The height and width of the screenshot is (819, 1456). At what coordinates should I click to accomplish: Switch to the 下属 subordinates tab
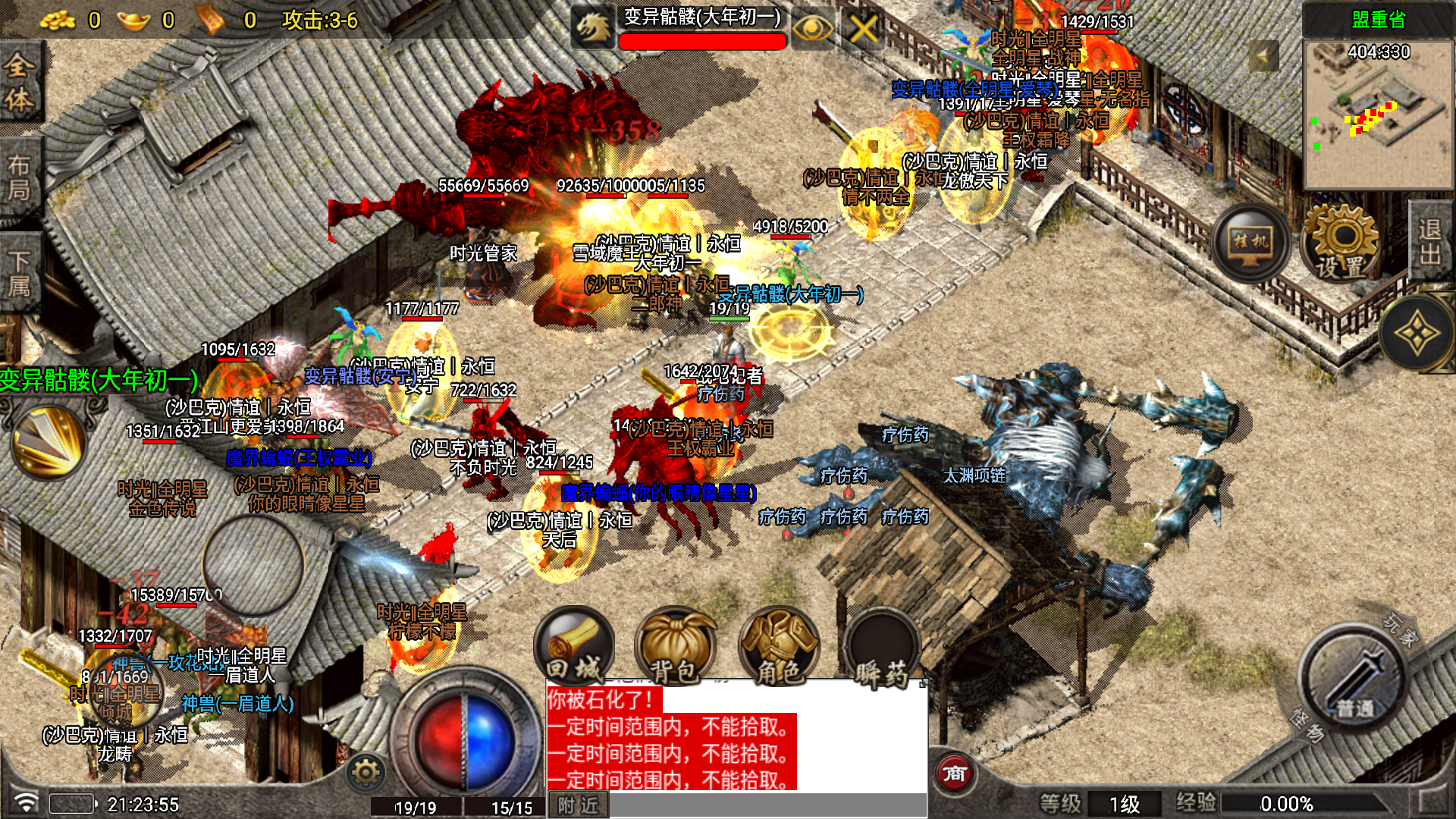[x=18, y=273]
